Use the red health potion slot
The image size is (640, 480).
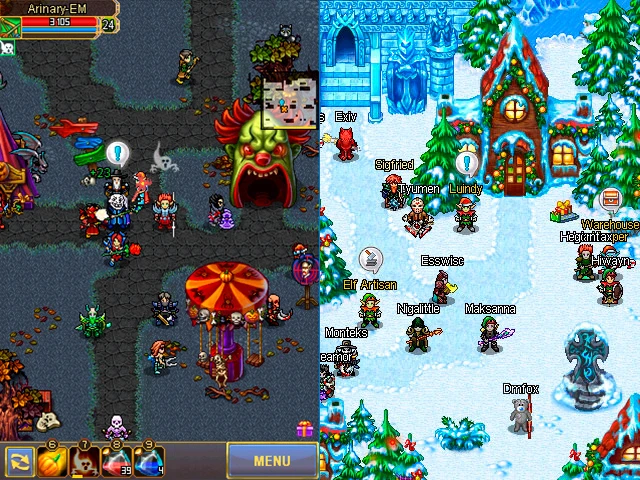point(116,462)
